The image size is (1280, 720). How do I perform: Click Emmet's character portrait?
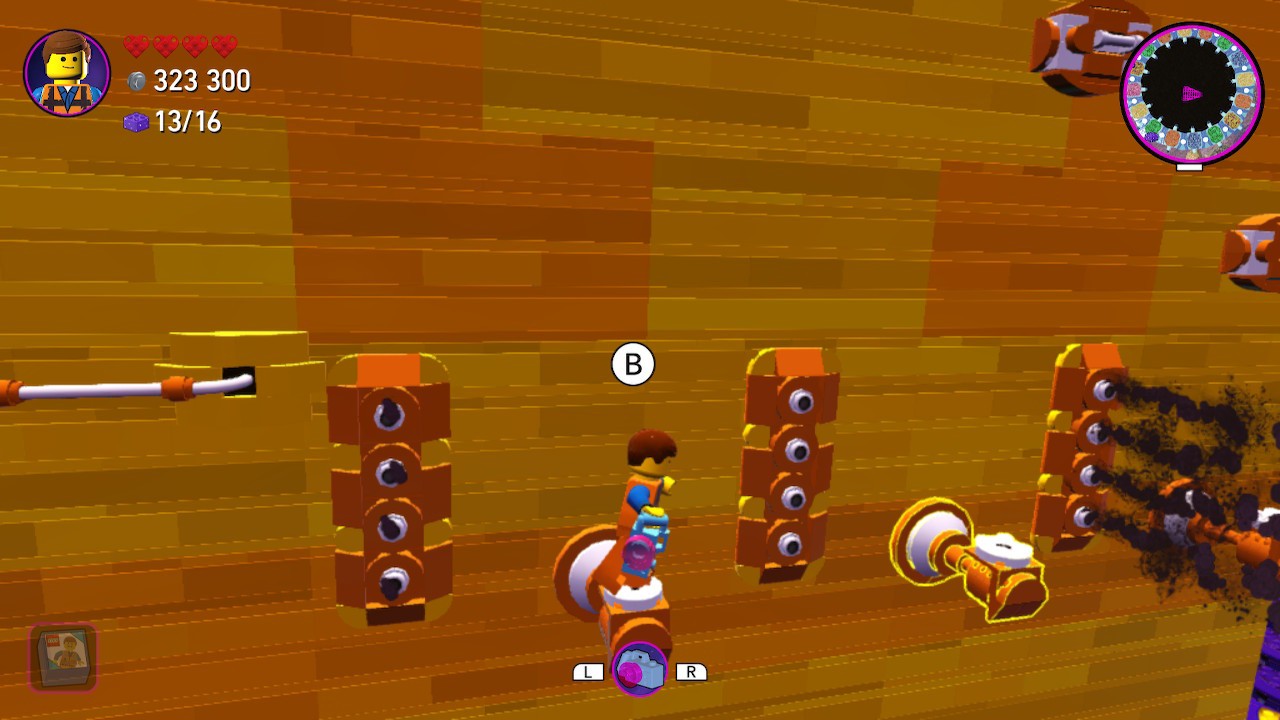click(x=67, y=73)
